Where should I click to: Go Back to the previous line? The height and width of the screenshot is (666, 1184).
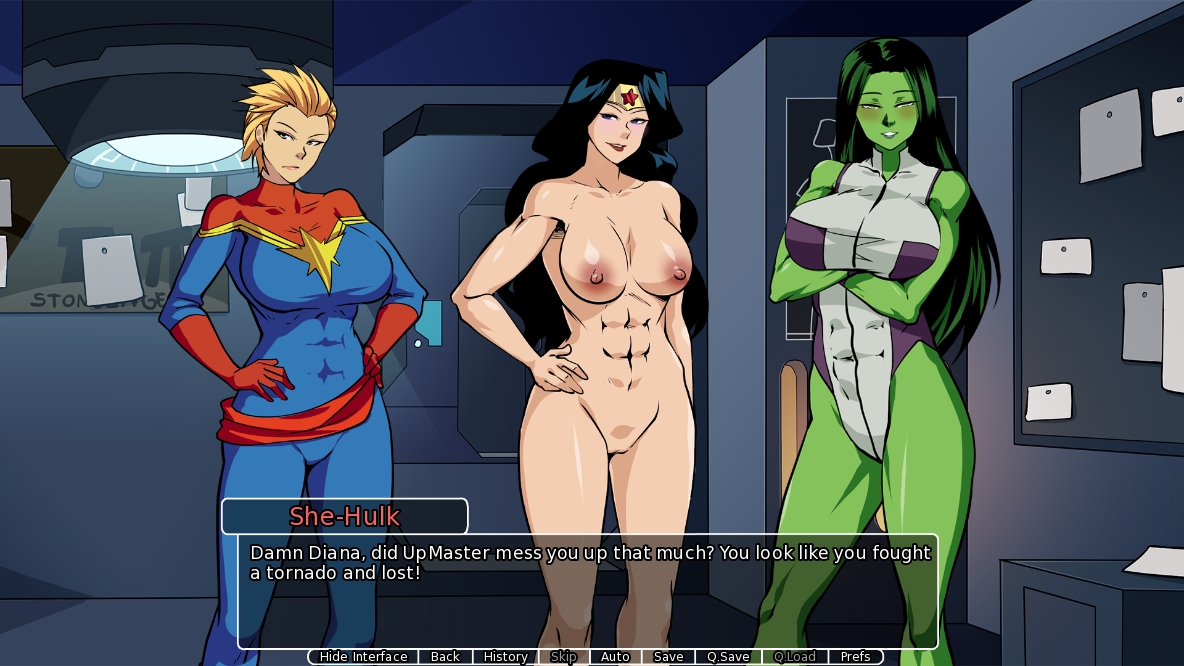click(x=445, y=657)
